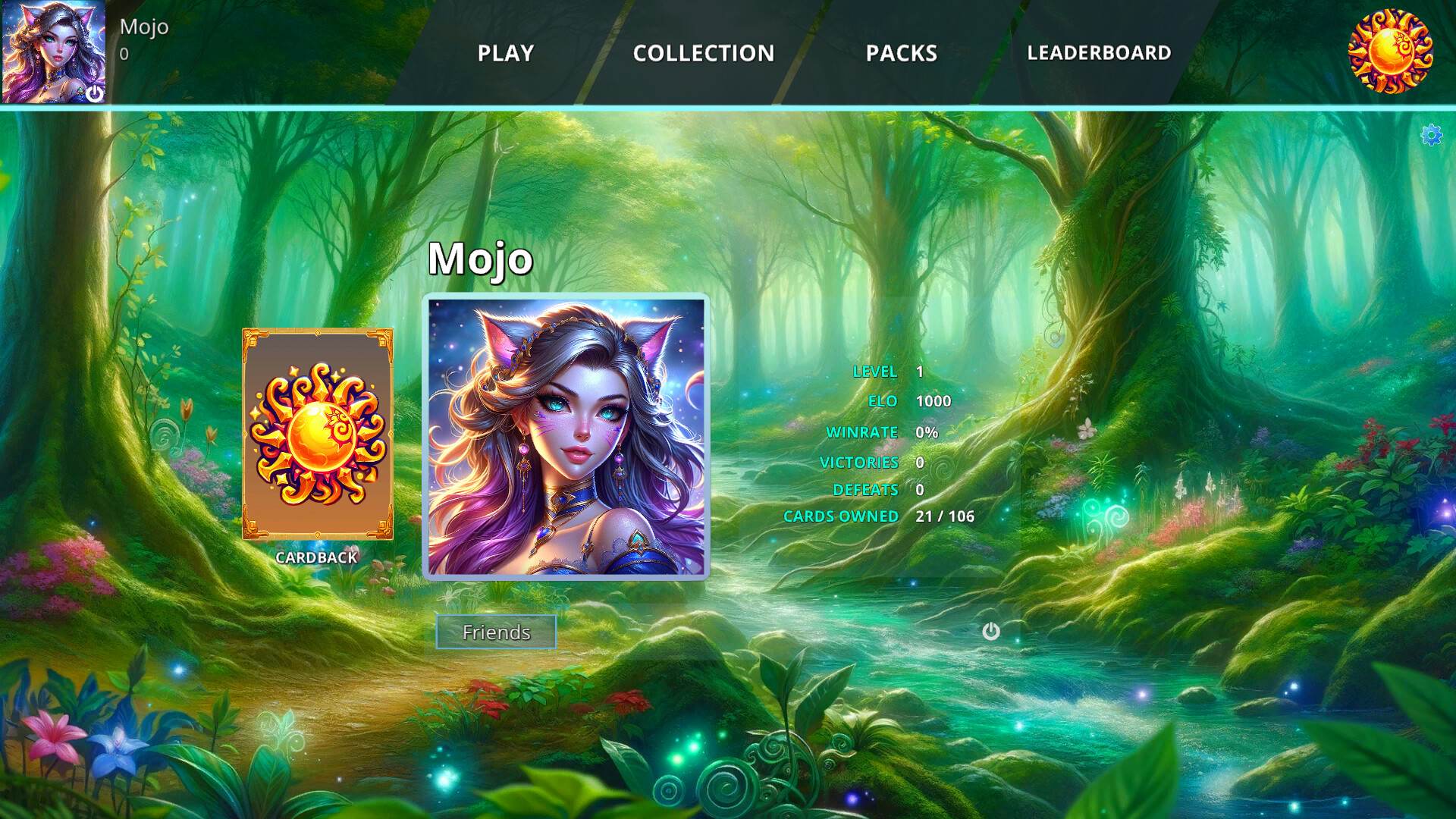Image resolution: width=1456 pixels, height=819 pixels.
Task: Open the Friends list
Action: pyautogui.click(x=496, y=631)
